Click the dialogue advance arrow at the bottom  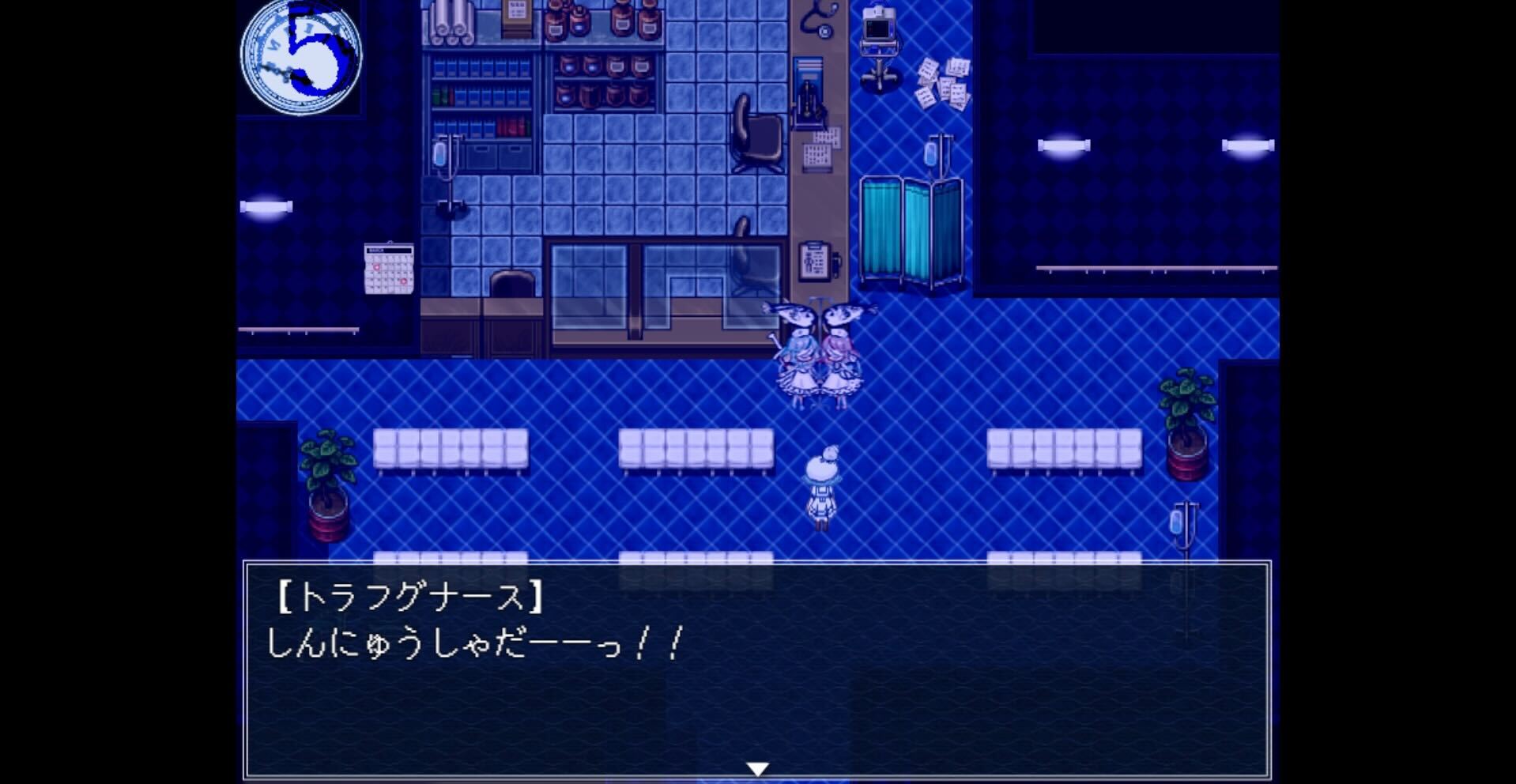[x=758, y=765]
